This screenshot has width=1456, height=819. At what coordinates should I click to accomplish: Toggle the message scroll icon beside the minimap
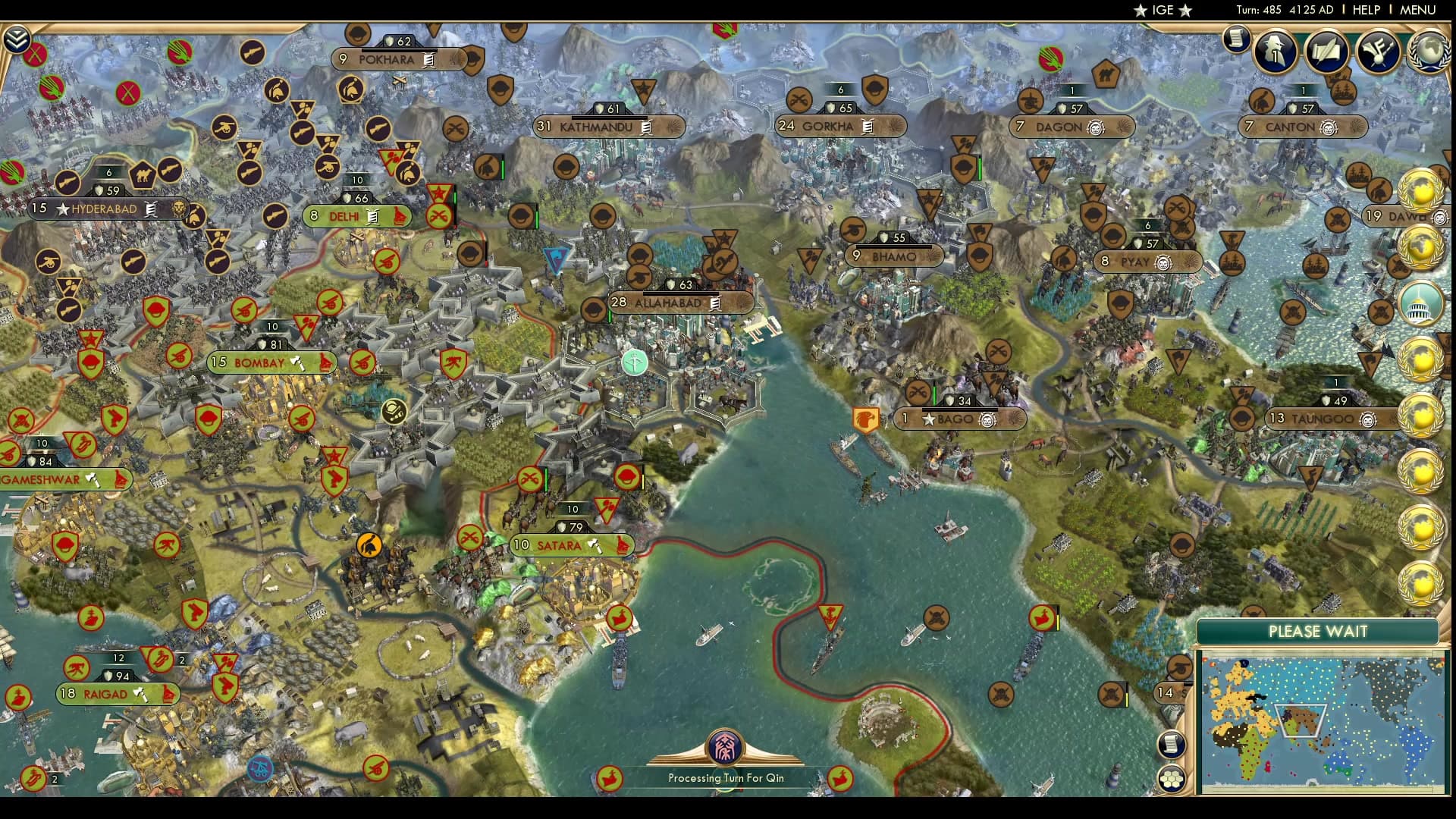click(x=1171, y=742)
